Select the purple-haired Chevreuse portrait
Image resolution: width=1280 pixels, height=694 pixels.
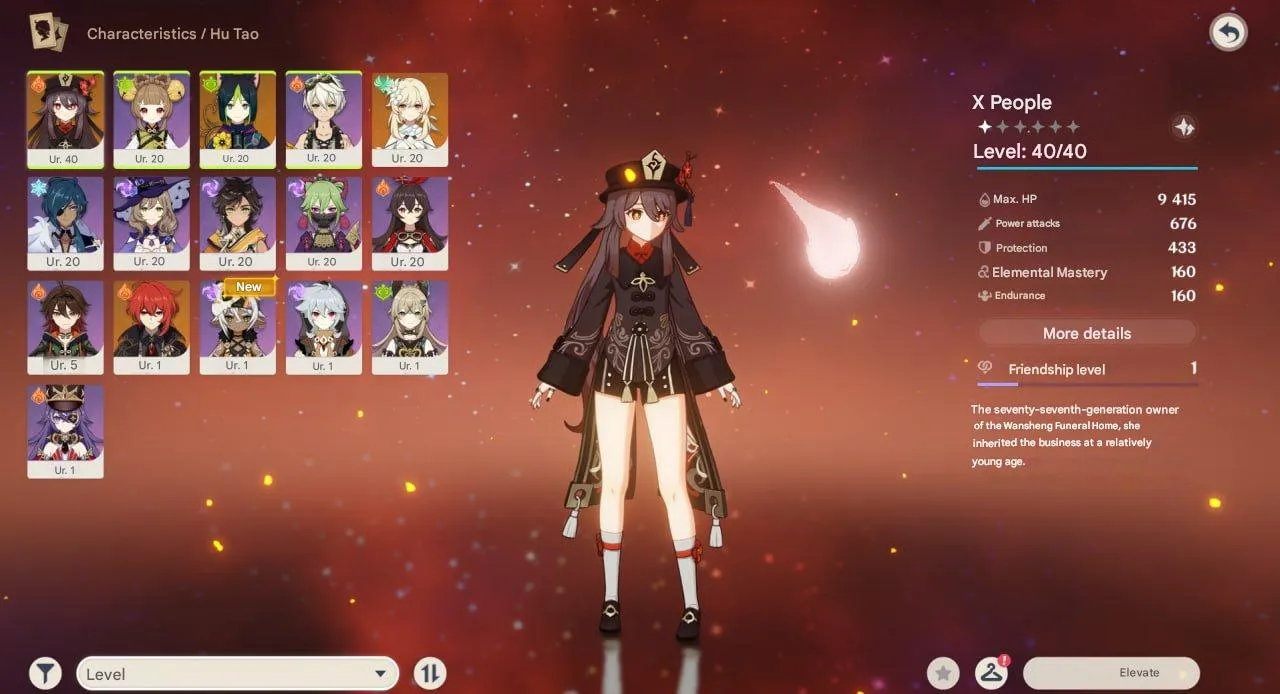tap(65, 431)
